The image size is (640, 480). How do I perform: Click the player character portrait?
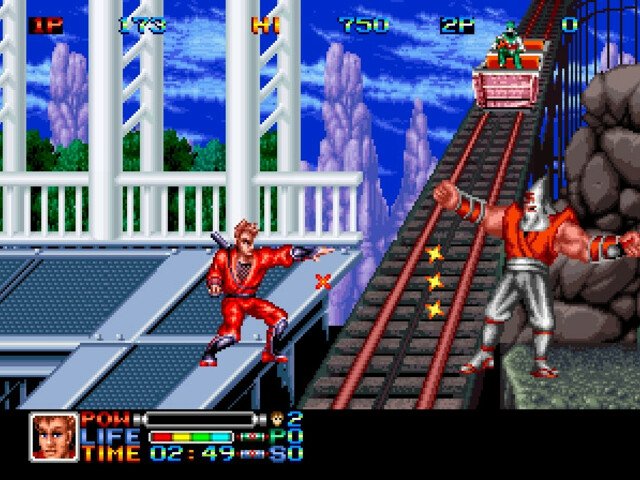tap(54, 436)
